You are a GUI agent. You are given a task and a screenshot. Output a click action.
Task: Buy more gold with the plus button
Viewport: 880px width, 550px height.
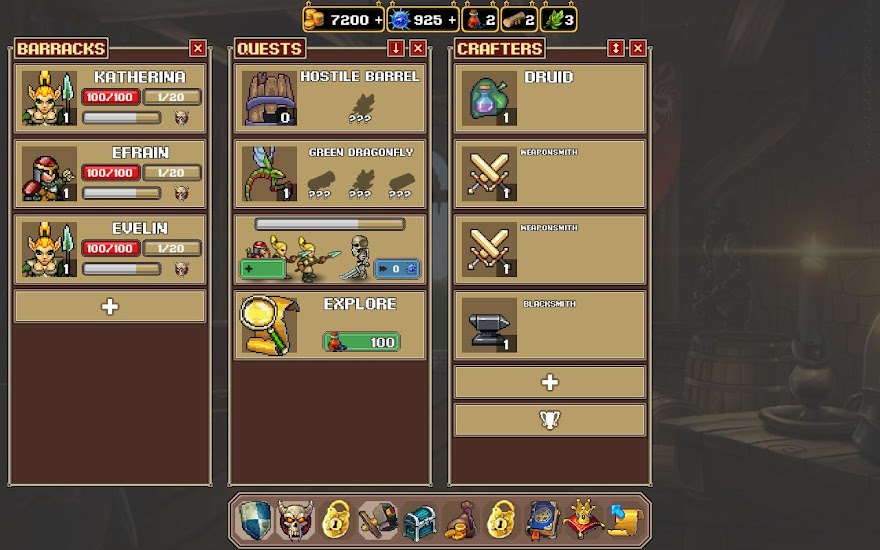click(378, 19)
